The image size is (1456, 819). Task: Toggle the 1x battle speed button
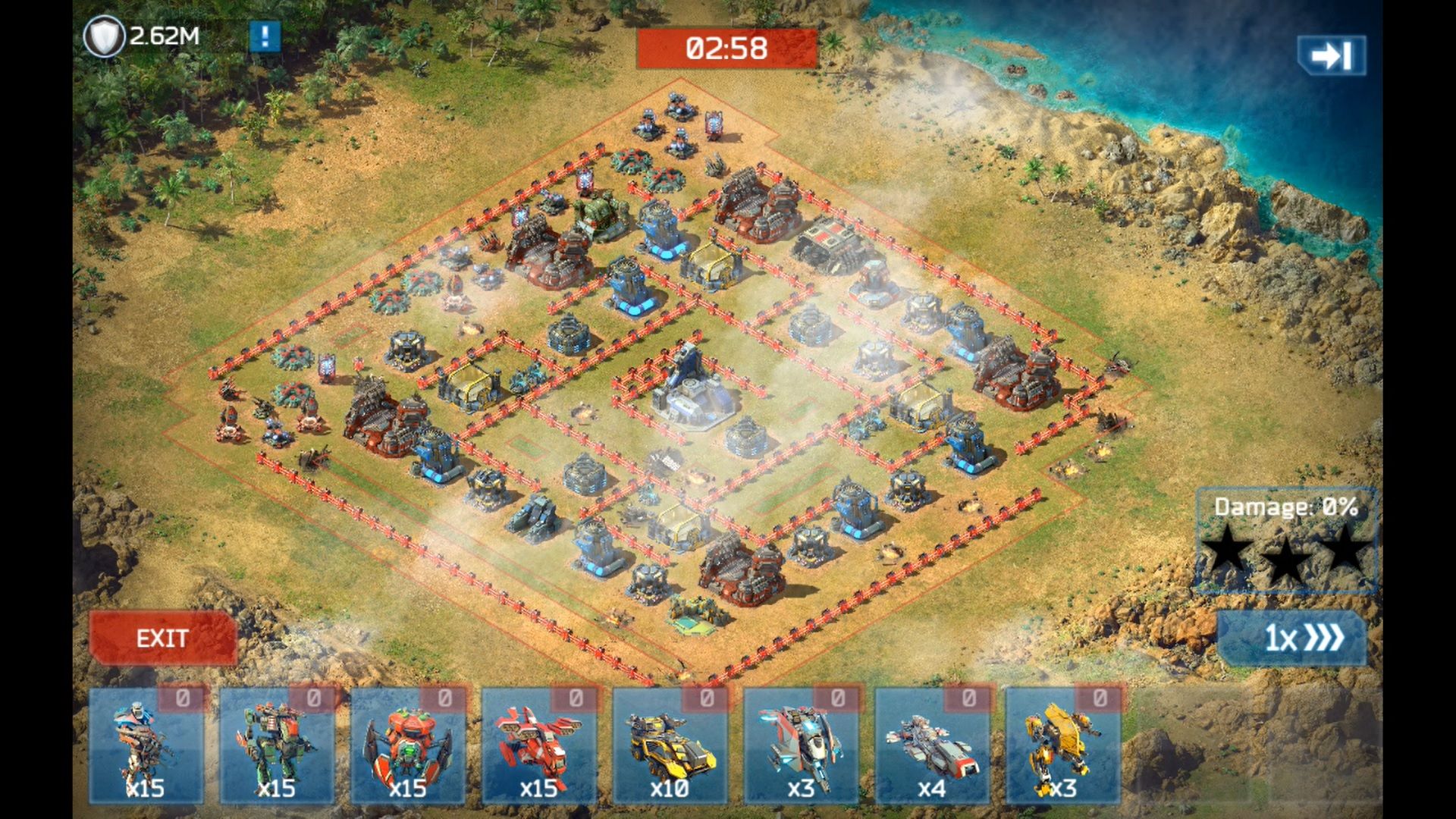(x=1292, y=639)
